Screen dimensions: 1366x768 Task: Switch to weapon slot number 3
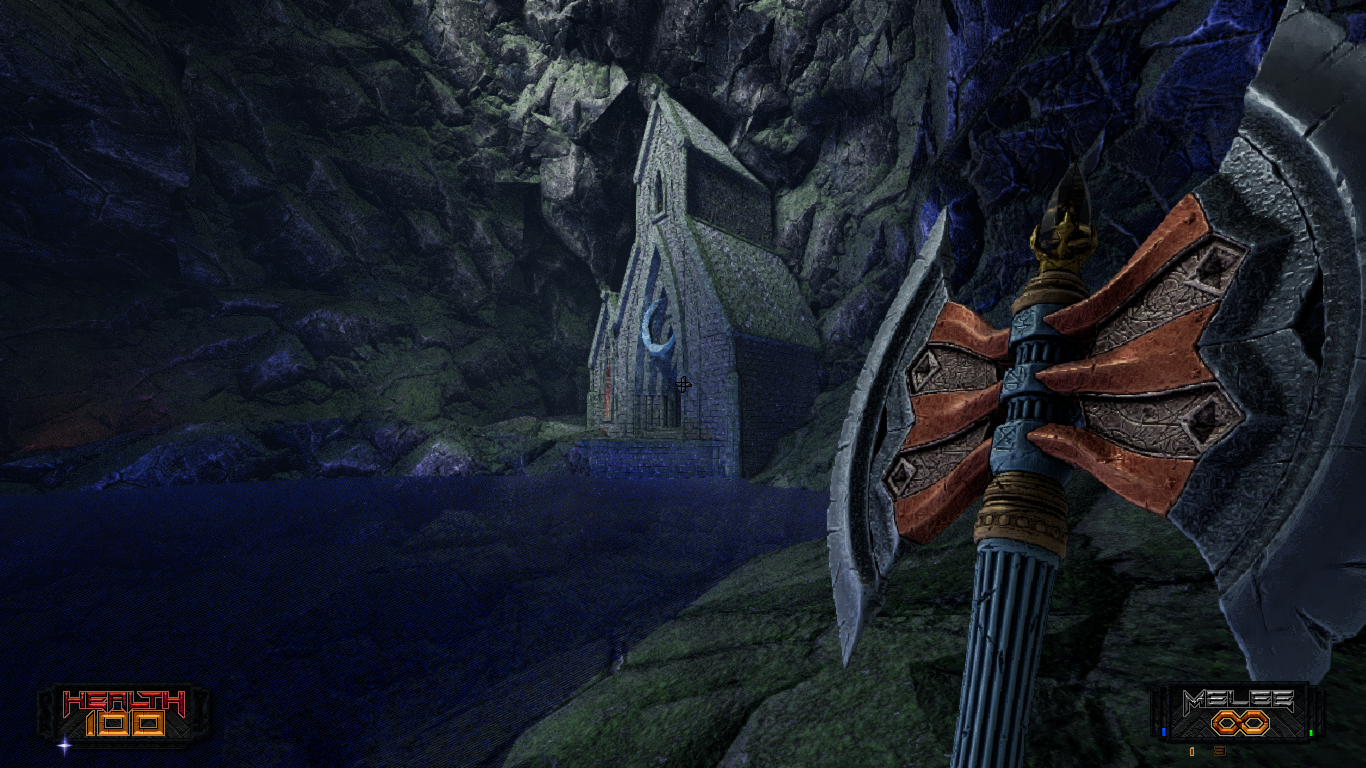click(x=1220, y=751)
